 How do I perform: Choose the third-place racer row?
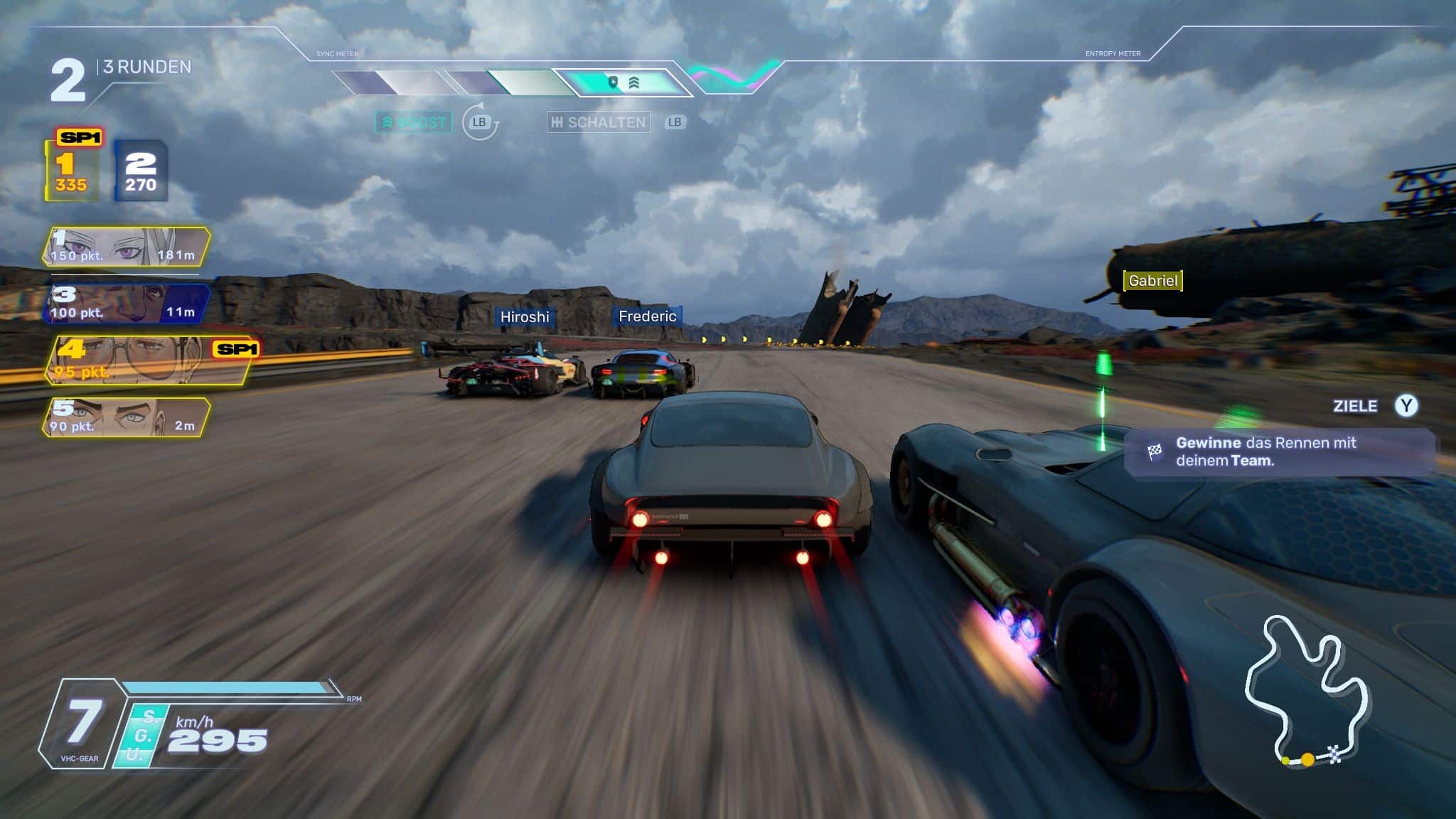click(x=127, y=304)
